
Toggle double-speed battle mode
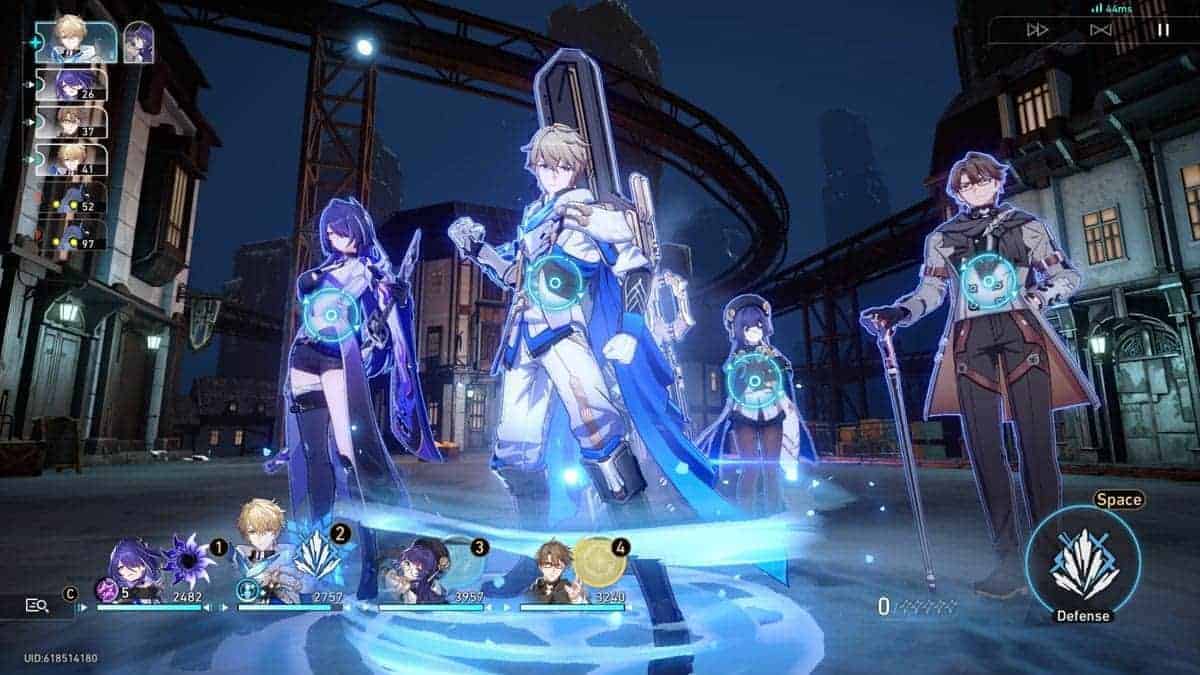pyautogui.click(x=1038, y=30)
